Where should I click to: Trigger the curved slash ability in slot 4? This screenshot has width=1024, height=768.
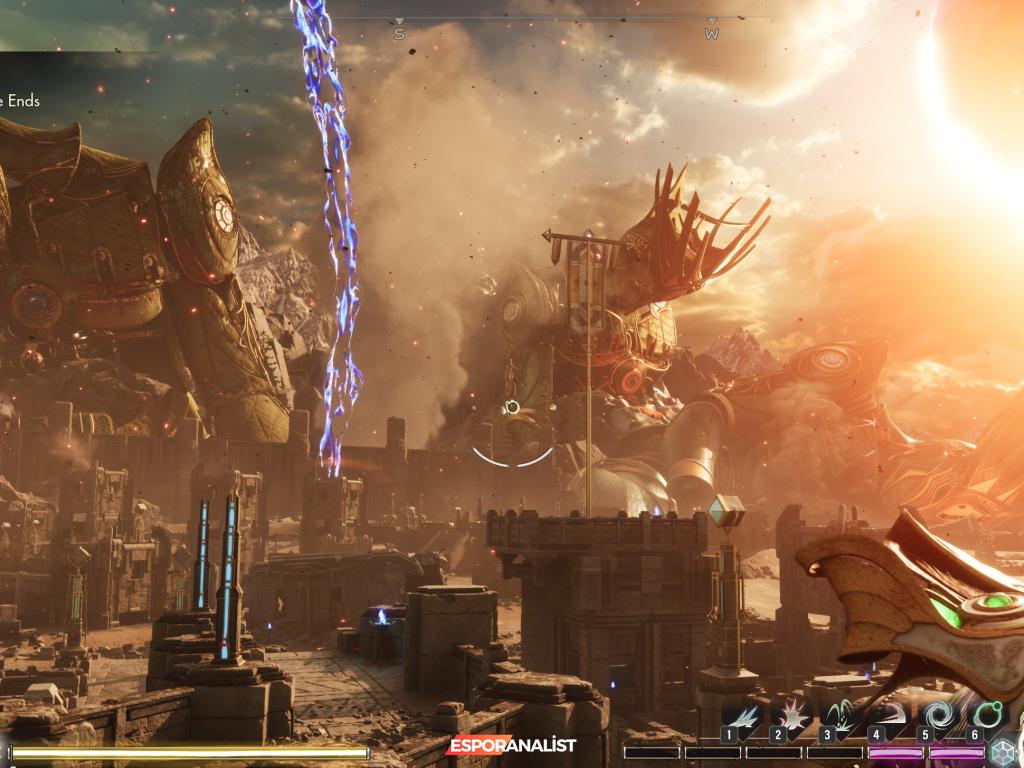pos(889,716)
